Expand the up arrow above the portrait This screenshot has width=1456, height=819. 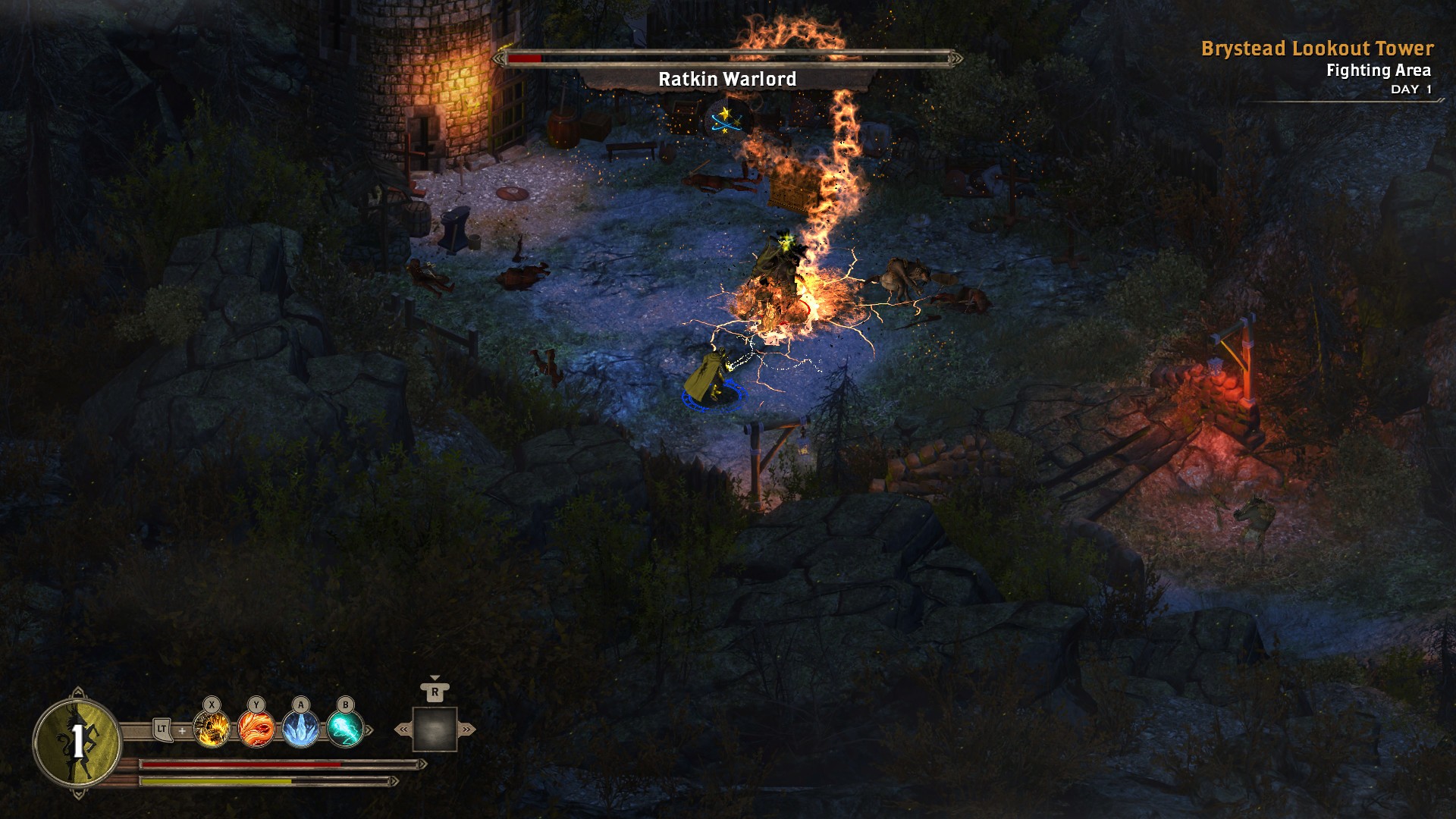[78, 691]
